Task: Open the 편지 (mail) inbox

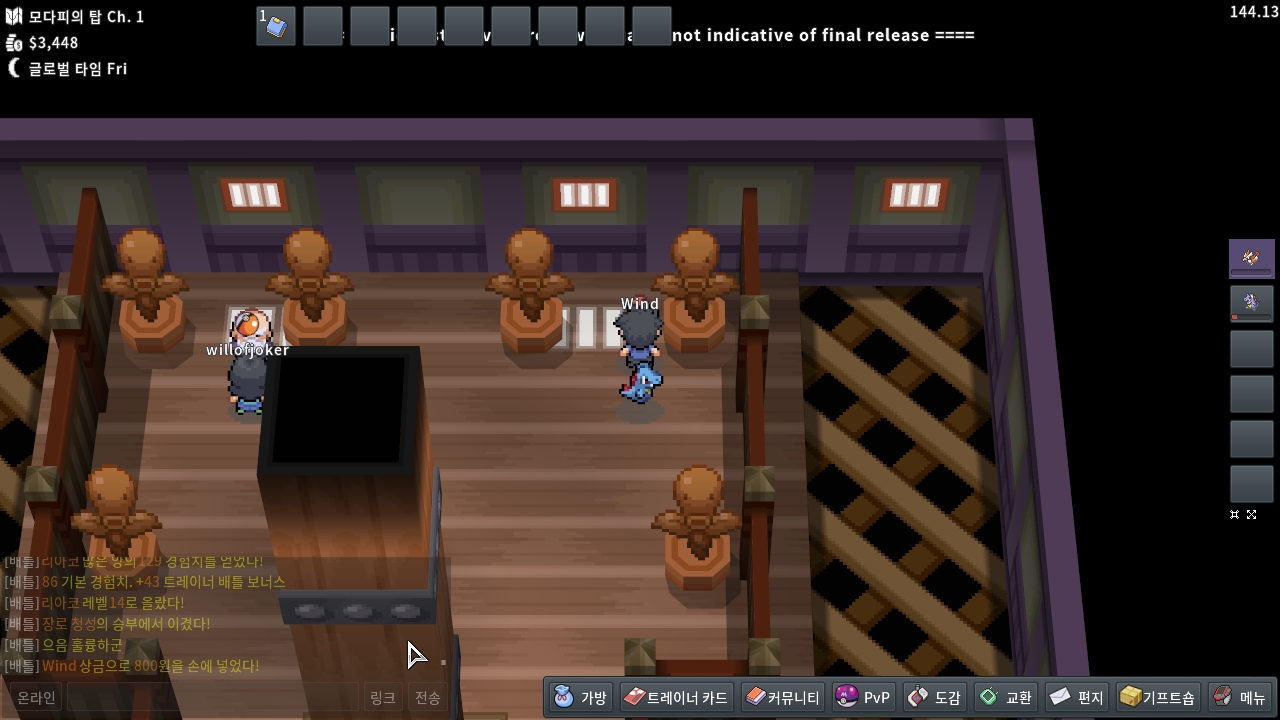Action: pos(1077,697)
